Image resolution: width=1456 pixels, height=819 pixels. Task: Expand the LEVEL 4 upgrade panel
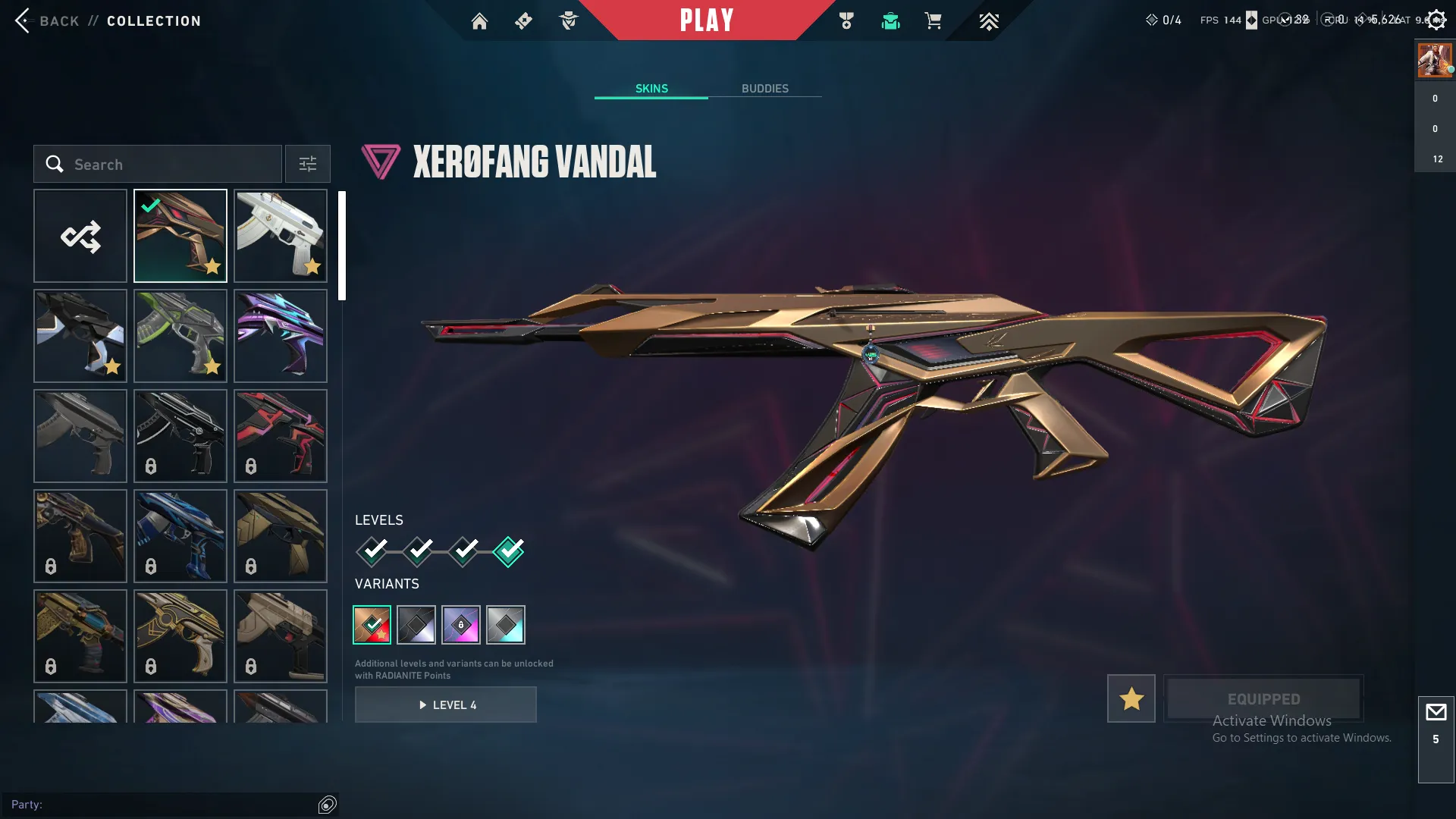click(x=446, y=704)
